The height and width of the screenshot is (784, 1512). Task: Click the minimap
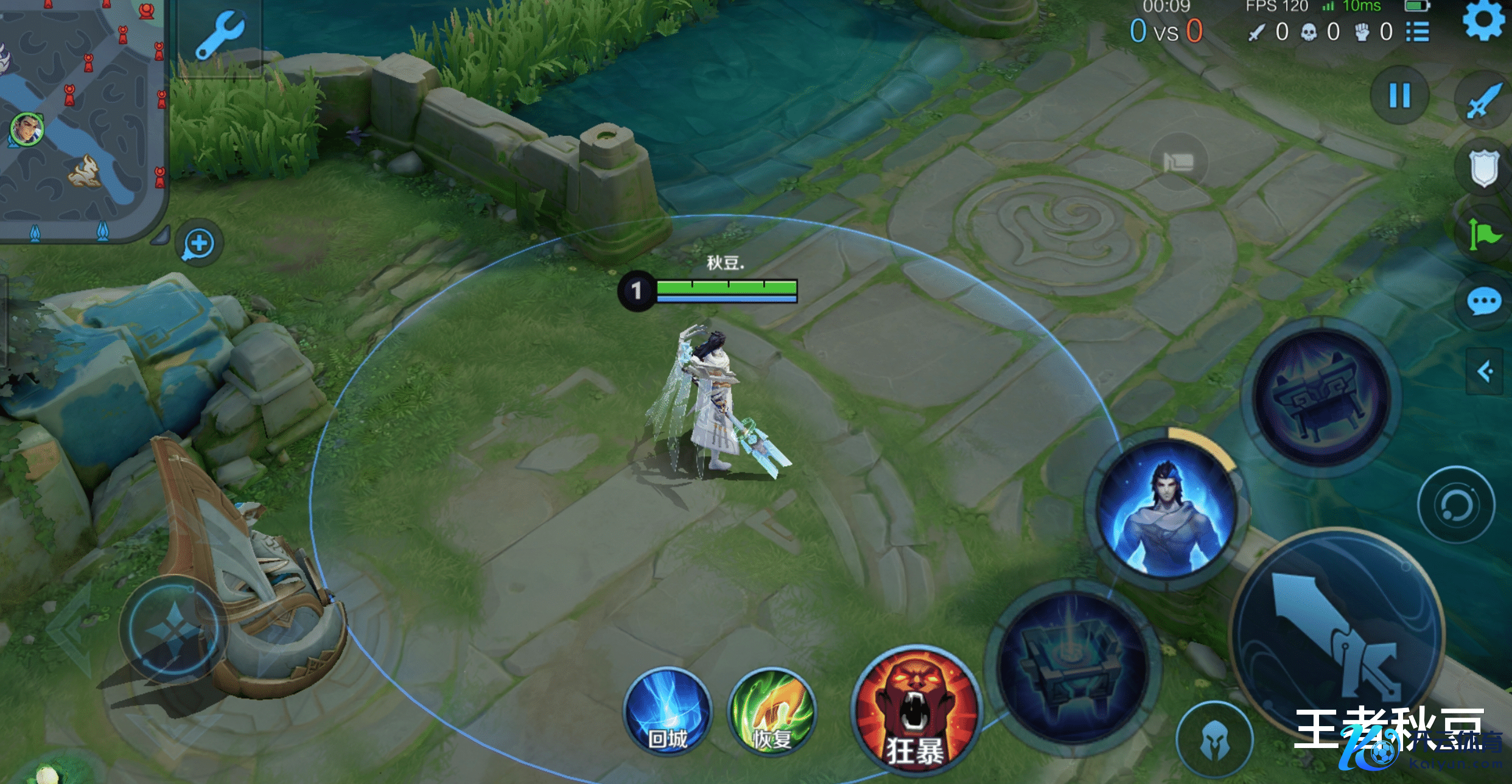(x=82, y=116)
